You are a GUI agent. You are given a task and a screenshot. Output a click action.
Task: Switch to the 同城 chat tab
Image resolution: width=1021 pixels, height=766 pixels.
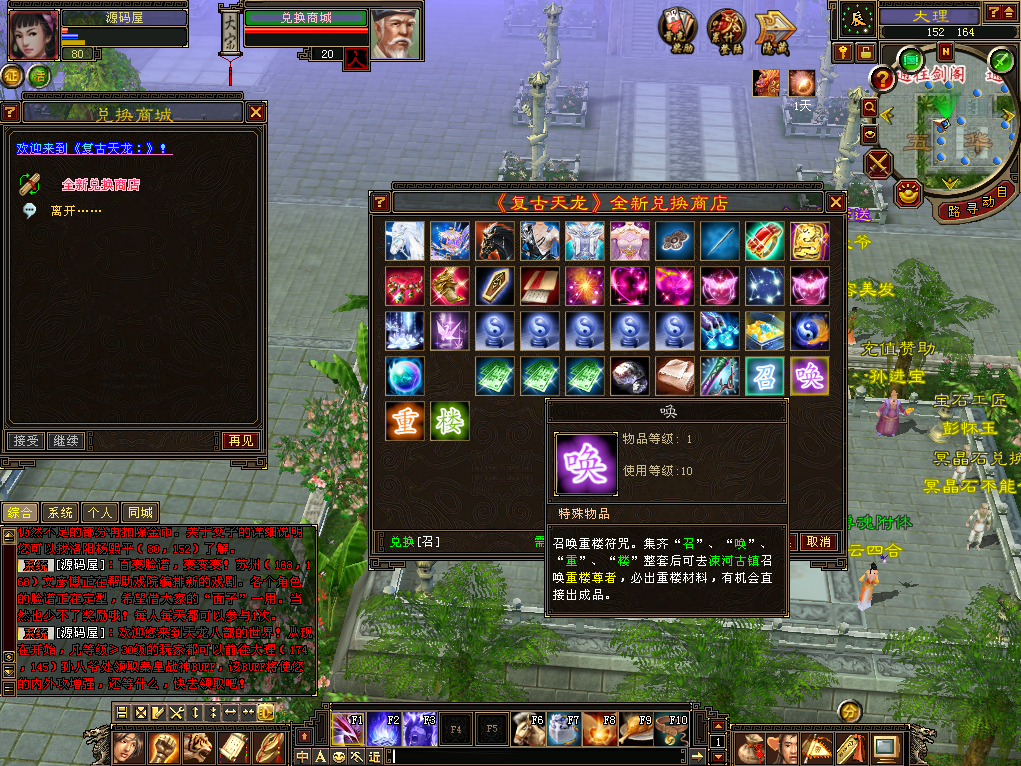141,513
